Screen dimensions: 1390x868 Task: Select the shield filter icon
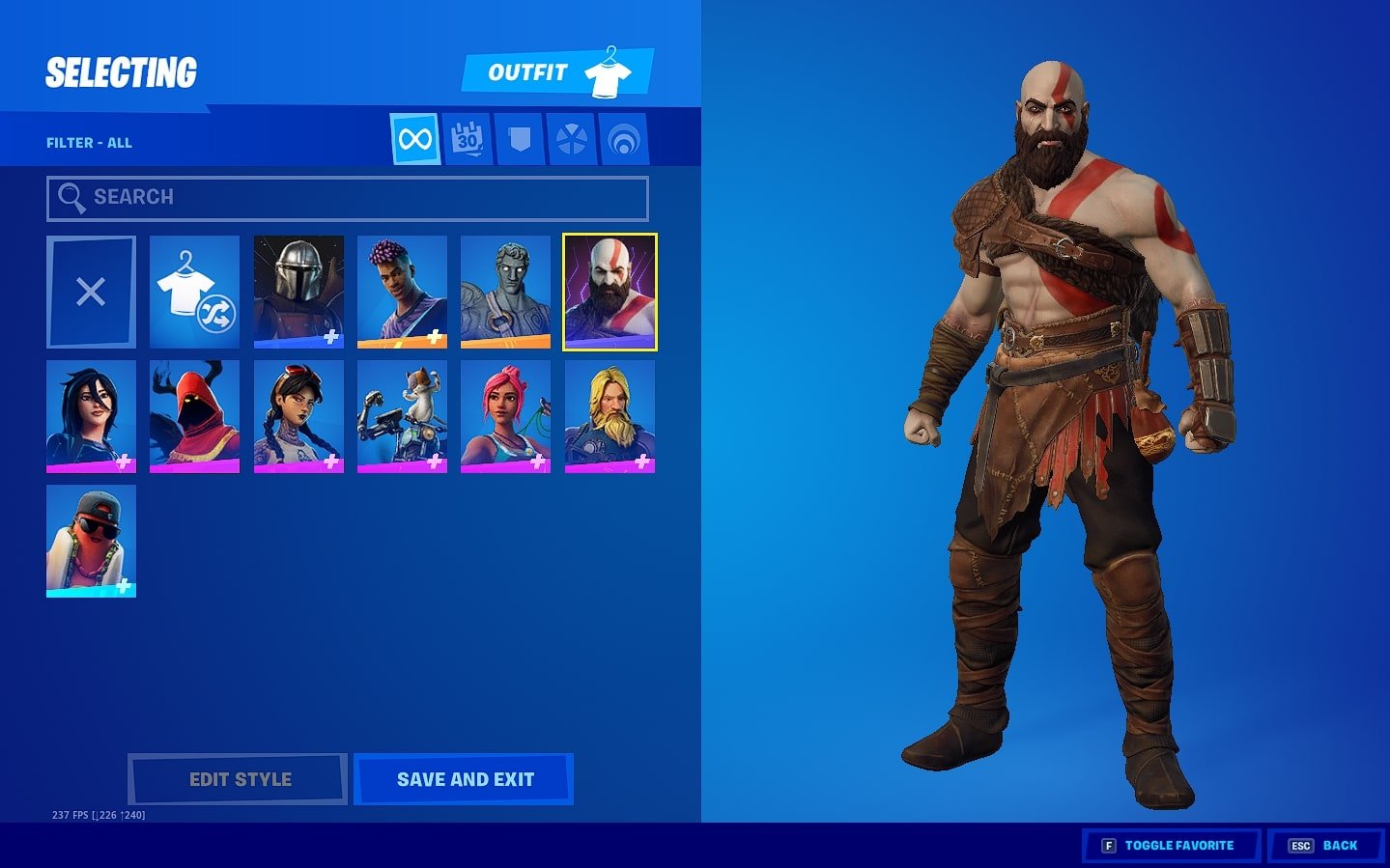[519, 137]
